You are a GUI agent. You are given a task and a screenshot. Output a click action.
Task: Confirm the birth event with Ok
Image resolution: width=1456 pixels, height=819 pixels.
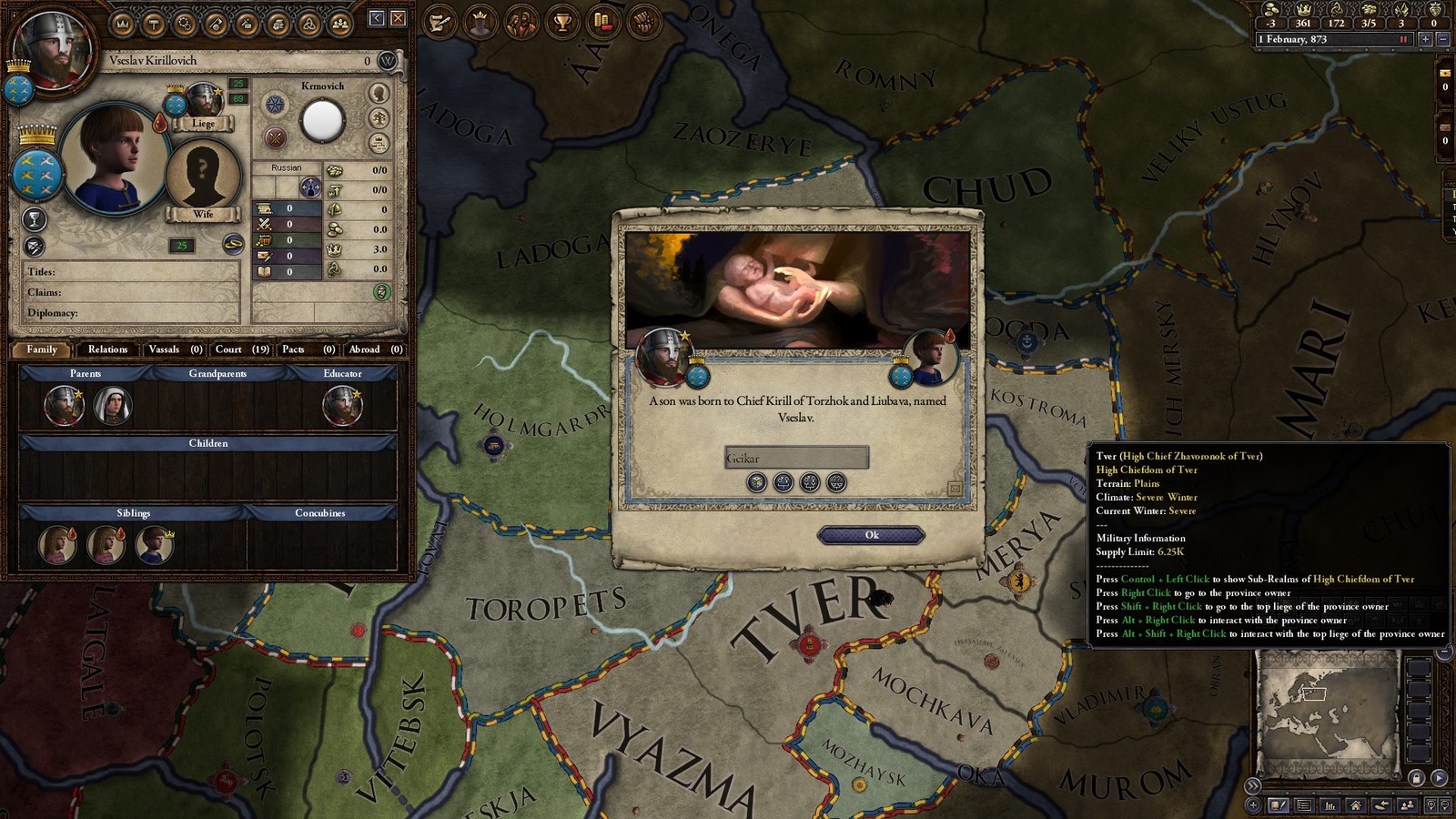coord(871,535)
